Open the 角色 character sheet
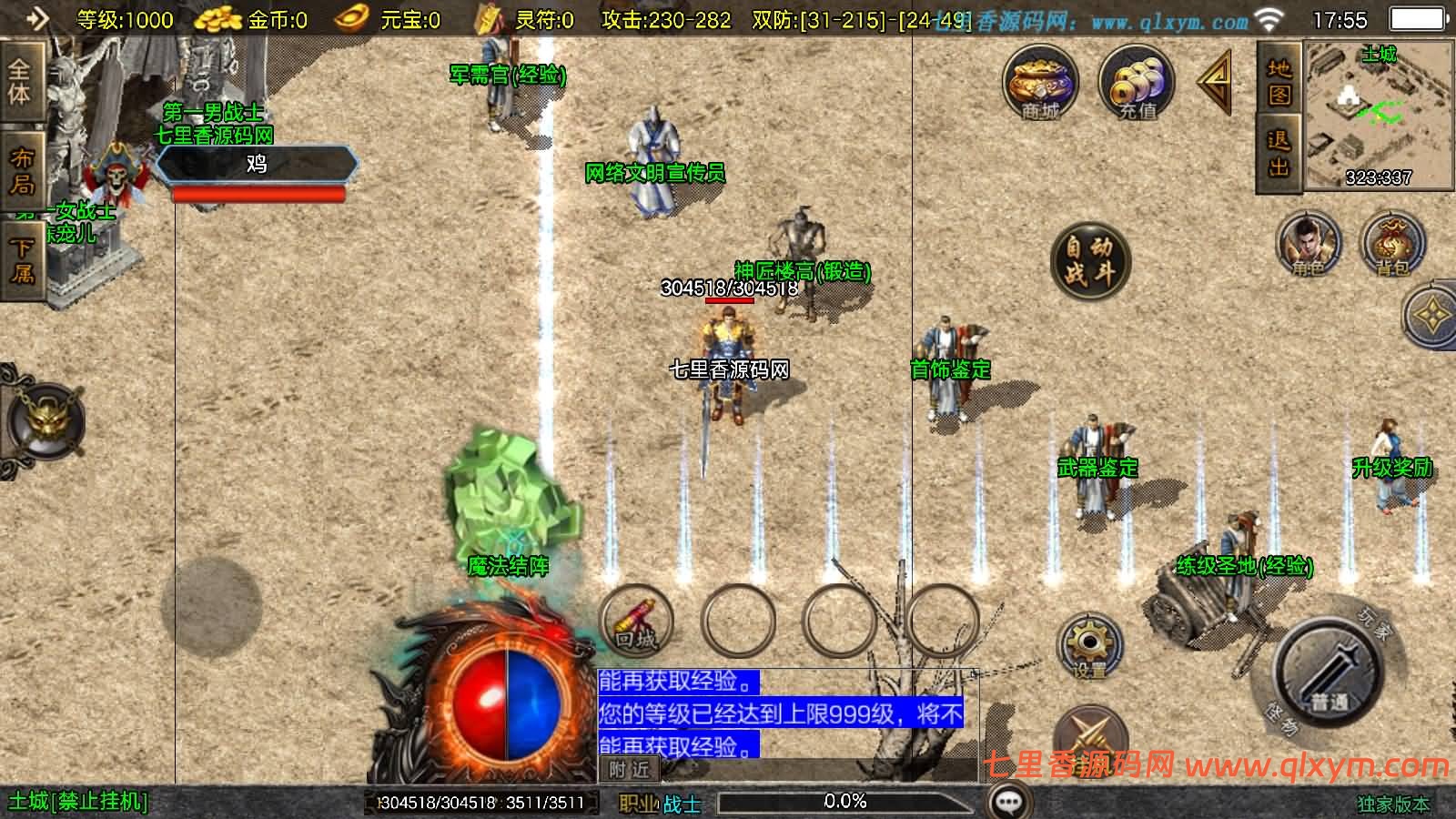Screen dimensions: 1456x819 [x=1308, y=244]
